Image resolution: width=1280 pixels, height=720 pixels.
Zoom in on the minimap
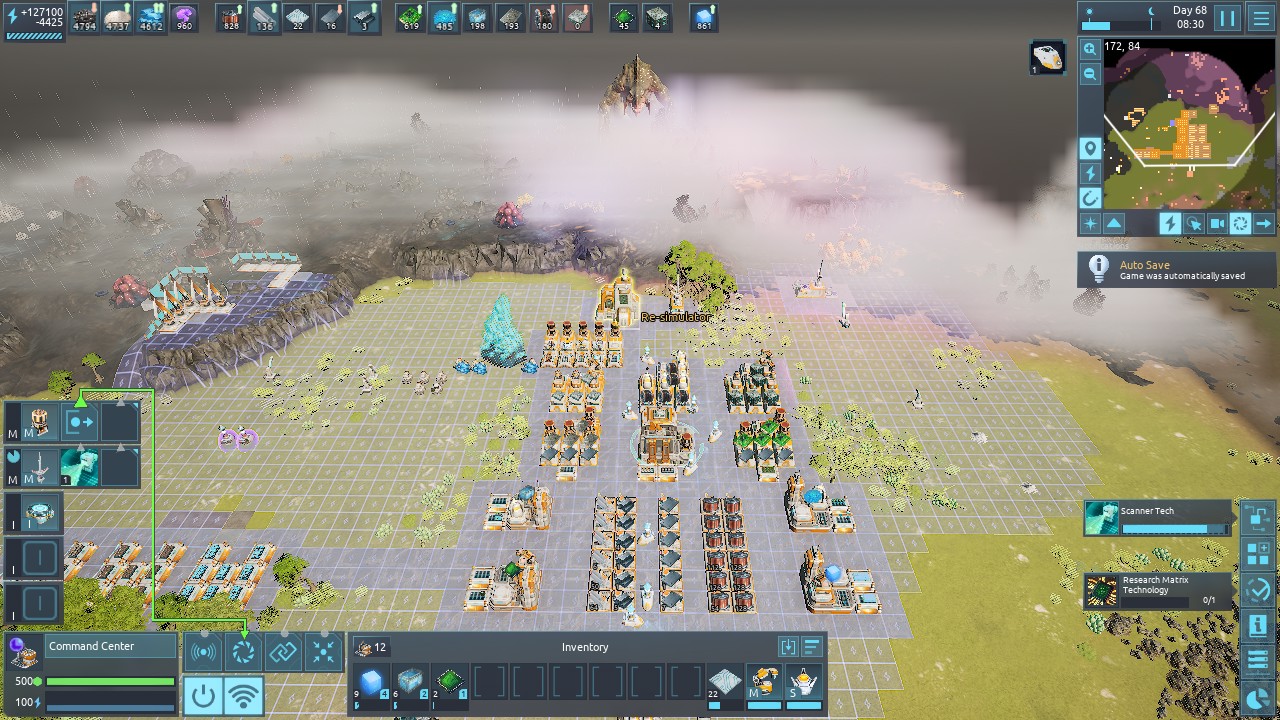pyautogui.click(x=1090, y=49)
